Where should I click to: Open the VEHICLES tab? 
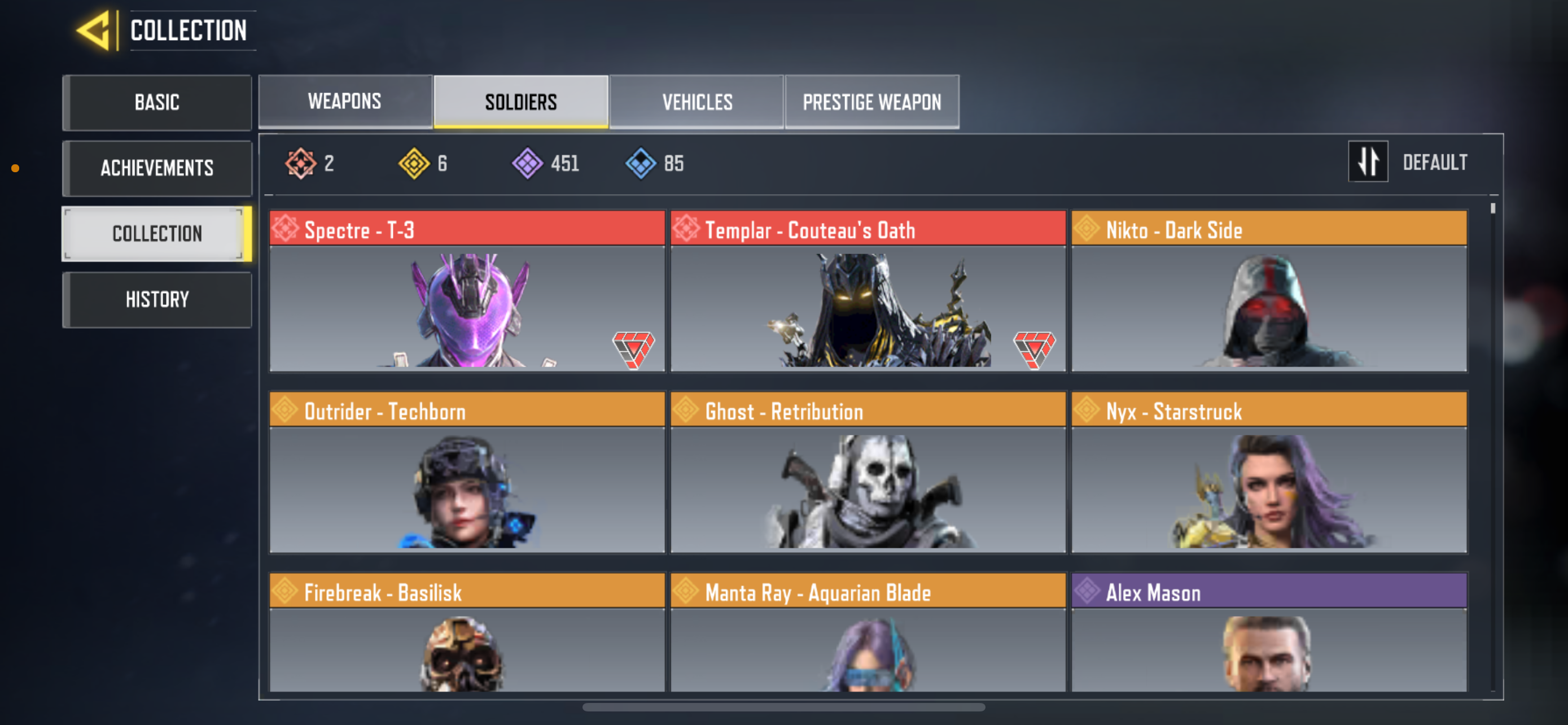coord(697,101)
